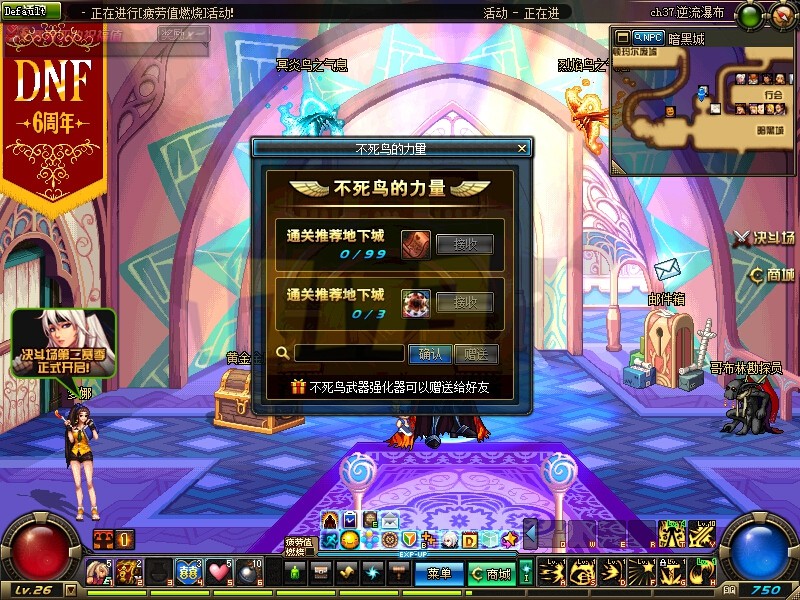Open the 菜单 menu button
The height and width of the screenshot is (600, 800).
pyautogui.click(x=439, y=574)
